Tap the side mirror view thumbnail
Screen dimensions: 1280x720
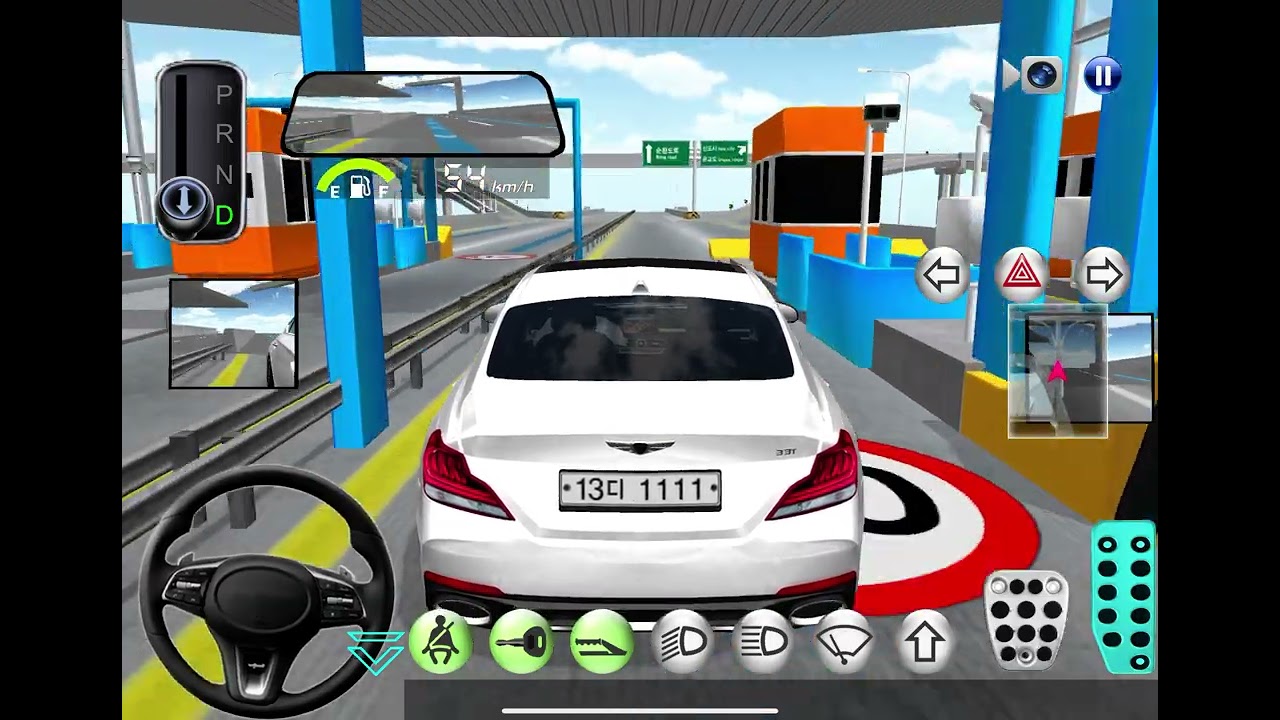pos(233,333)
